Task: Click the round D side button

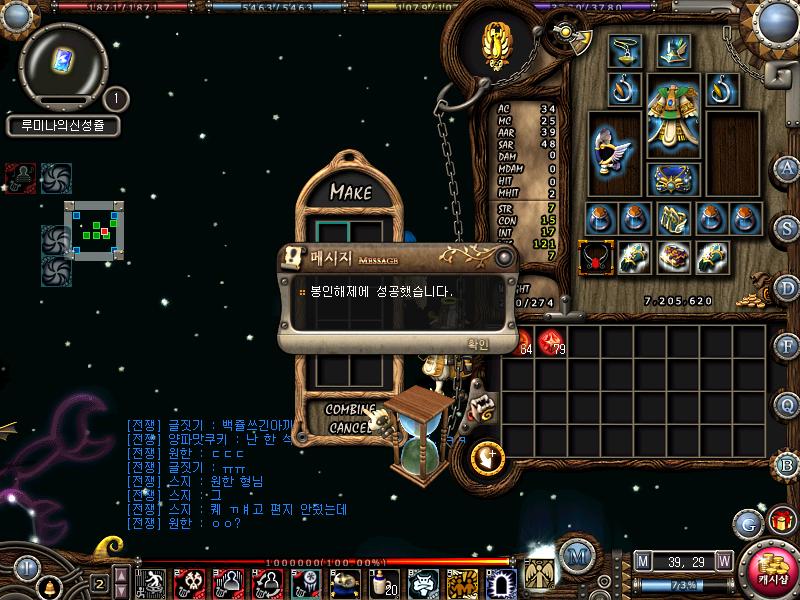Action: tap(787, 287)
